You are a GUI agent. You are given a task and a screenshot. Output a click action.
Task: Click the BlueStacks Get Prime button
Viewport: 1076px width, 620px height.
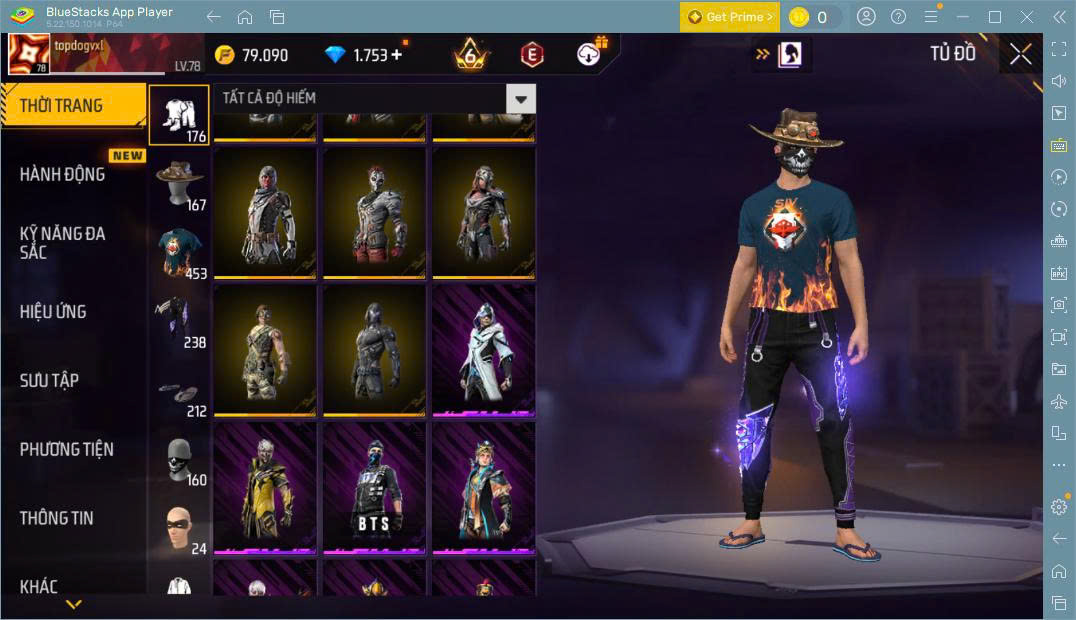(728, 17)
